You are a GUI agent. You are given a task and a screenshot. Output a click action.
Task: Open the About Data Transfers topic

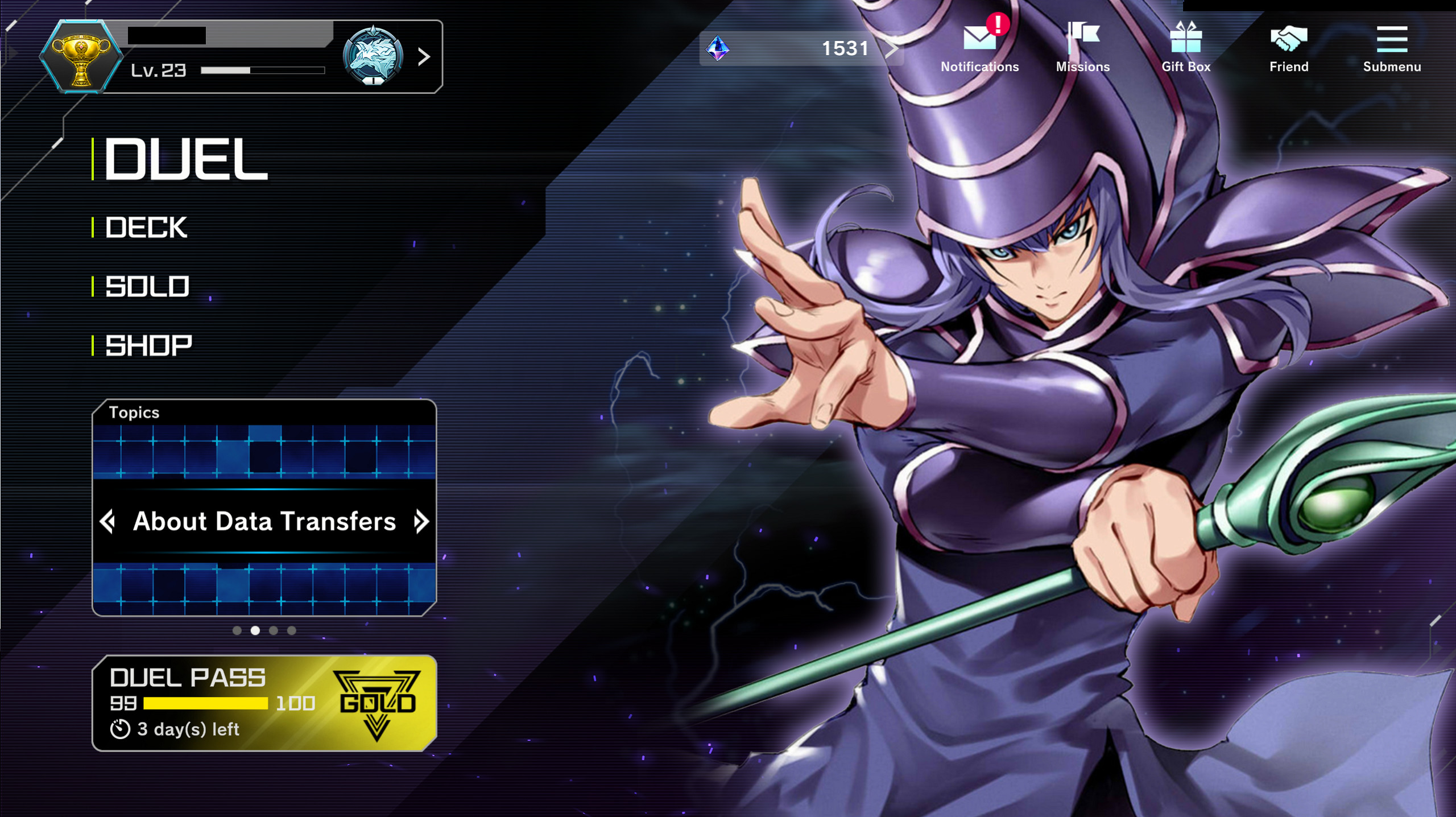tap(264, 522)
